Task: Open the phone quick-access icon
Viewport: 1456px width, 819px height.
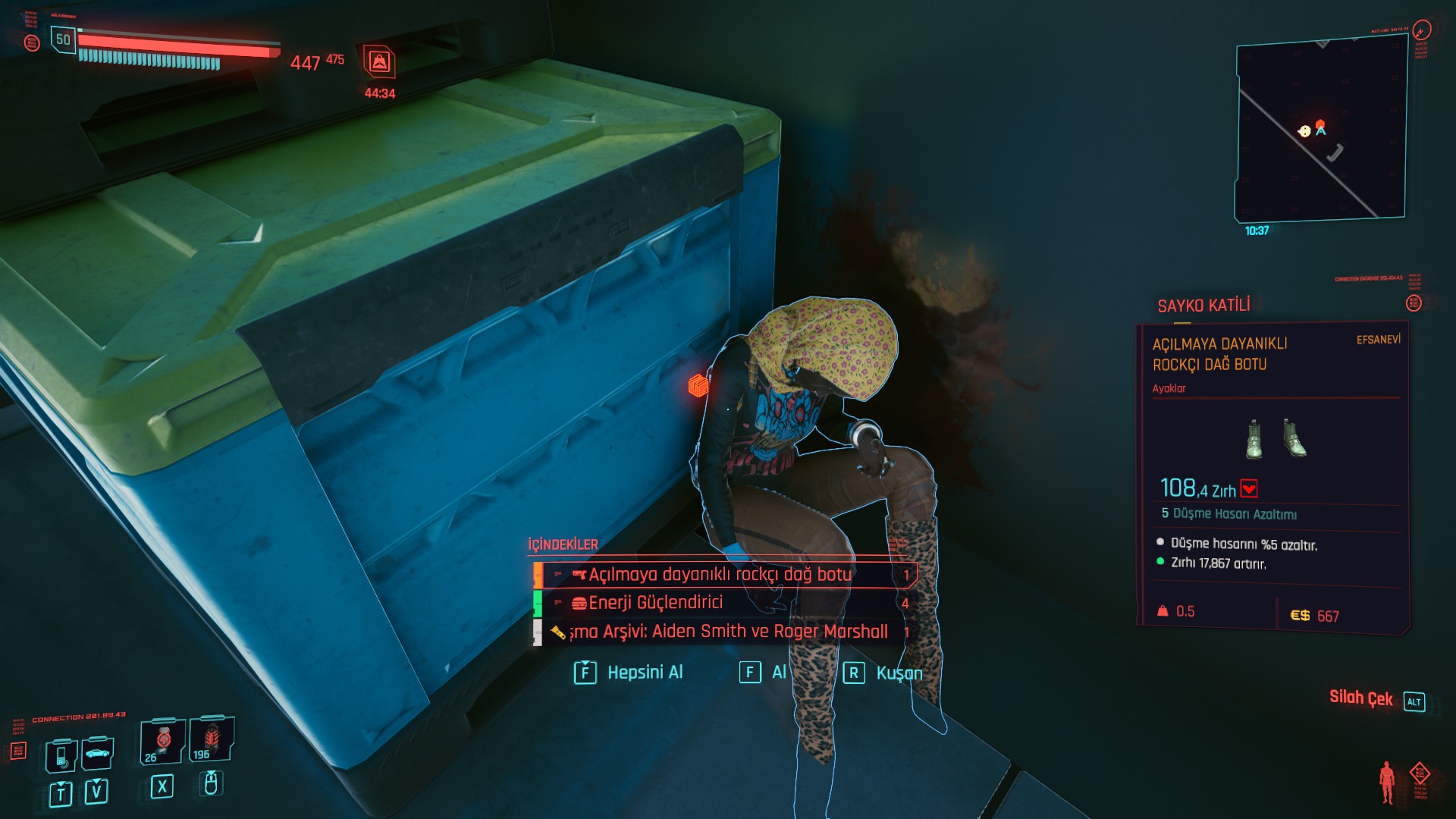Action: click(61, 755)
